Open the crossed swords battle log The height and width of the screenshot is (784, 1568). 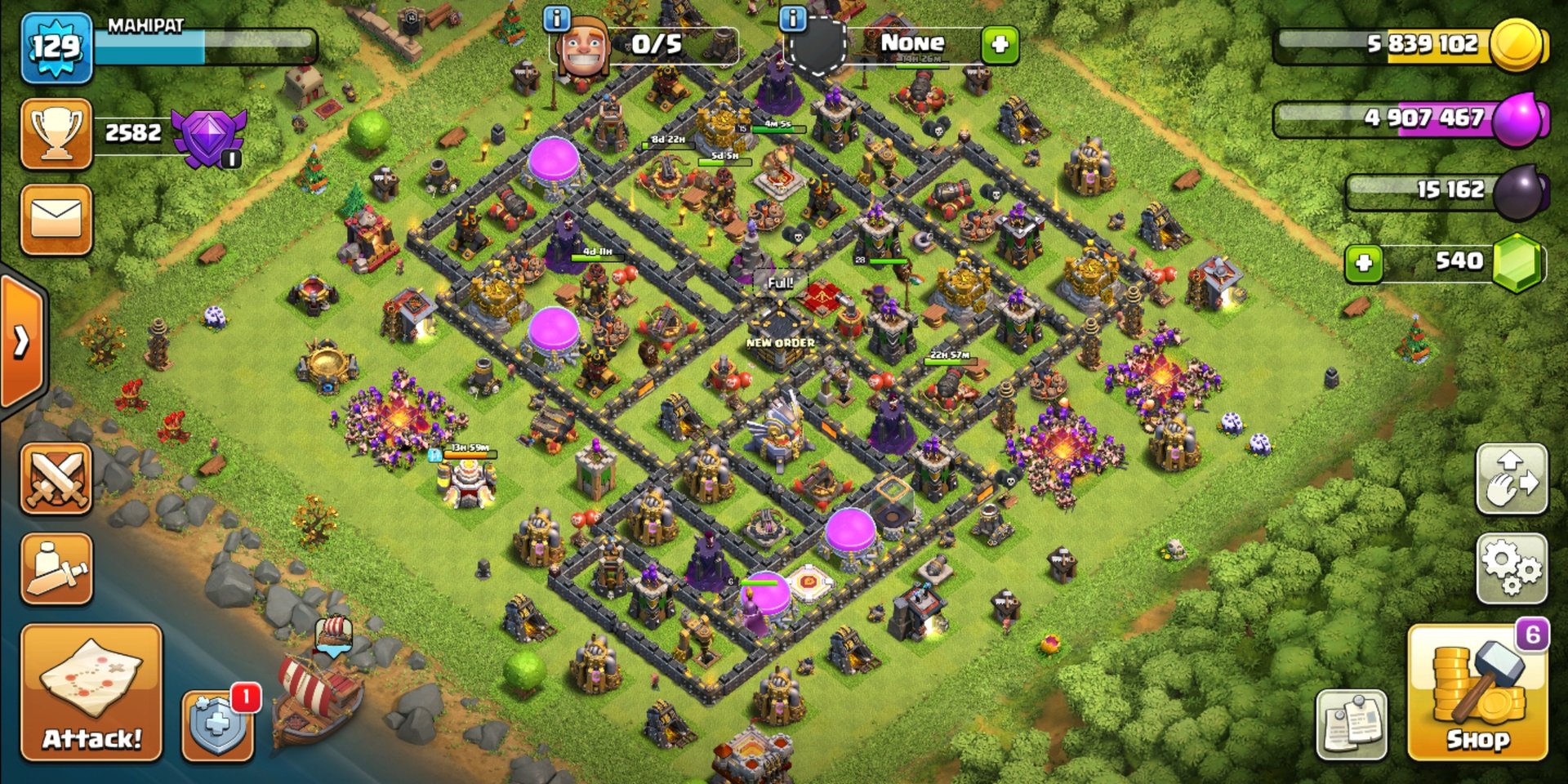tap(56, 479)
